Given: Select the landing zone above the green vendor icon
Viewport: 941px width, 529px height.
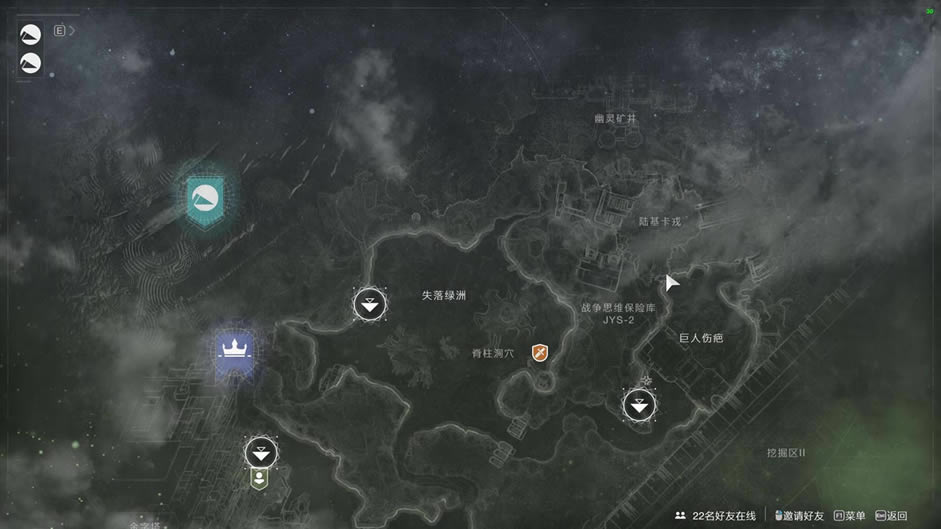Looking at the screenshot, I should pyautogui.click(x=261, y=452).
